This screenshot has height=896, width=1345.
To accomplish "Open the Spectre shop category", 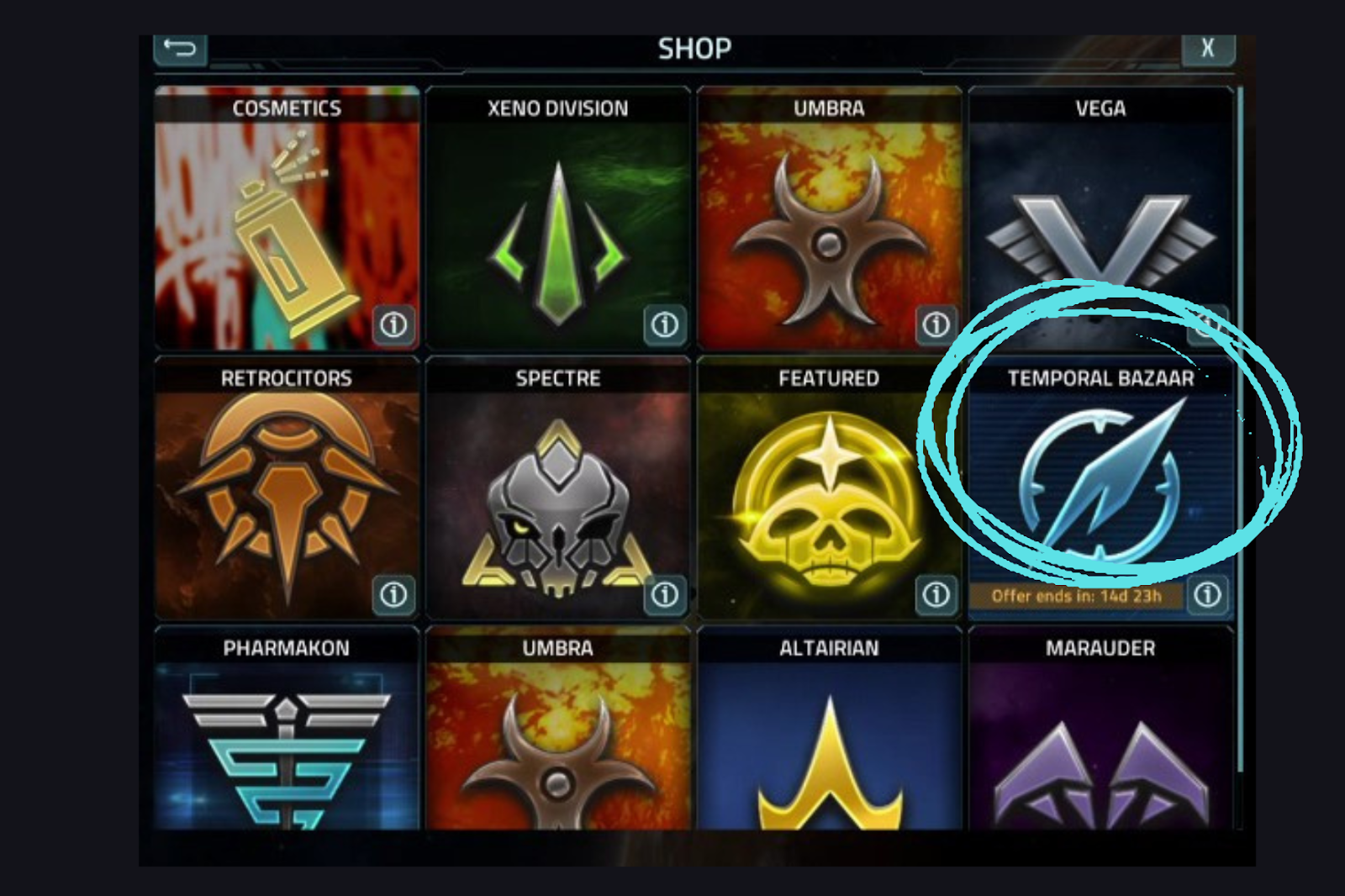I will 557,496.
